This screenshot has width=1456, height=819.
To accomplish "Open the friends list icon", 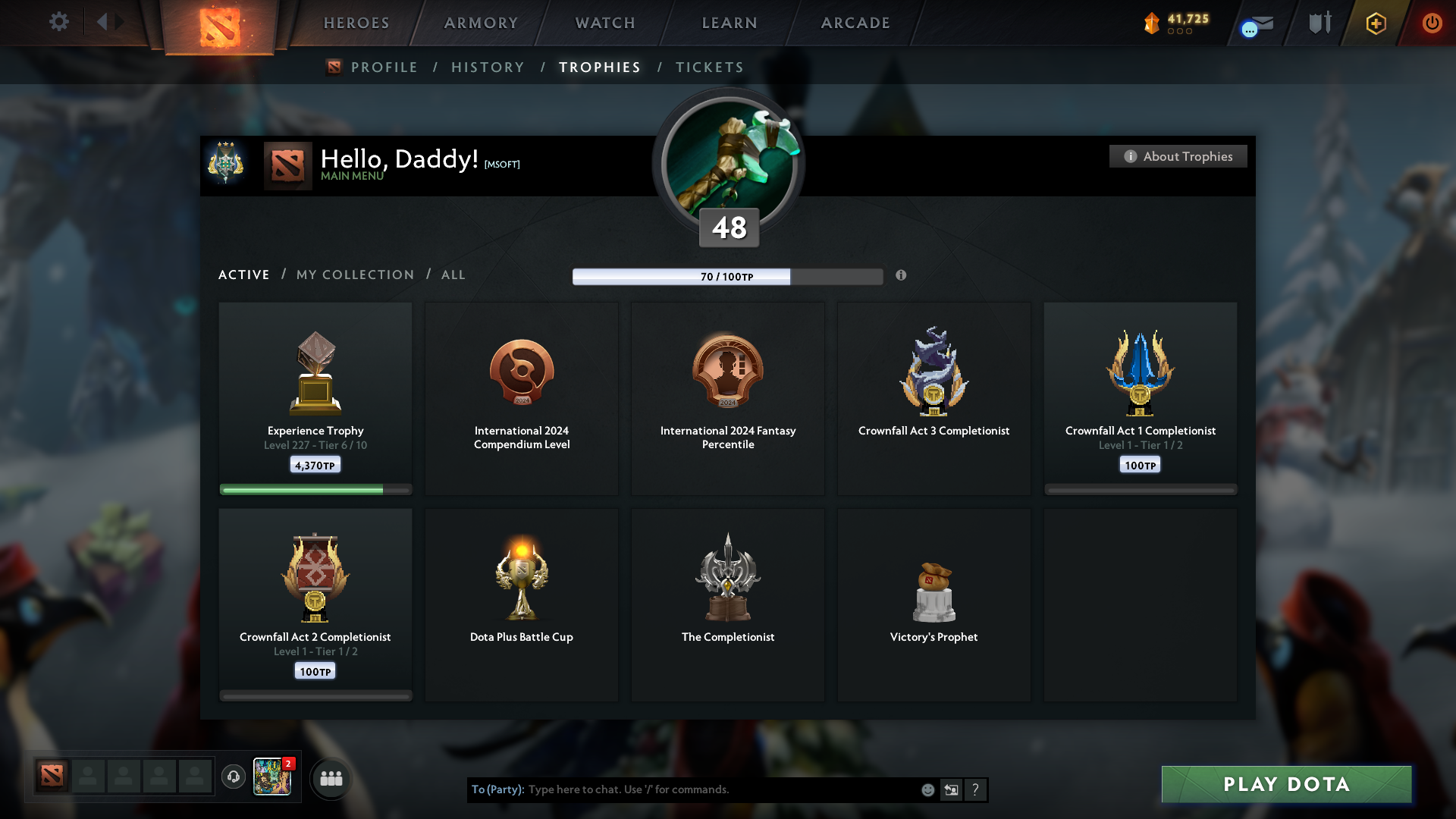I will 330,778.
